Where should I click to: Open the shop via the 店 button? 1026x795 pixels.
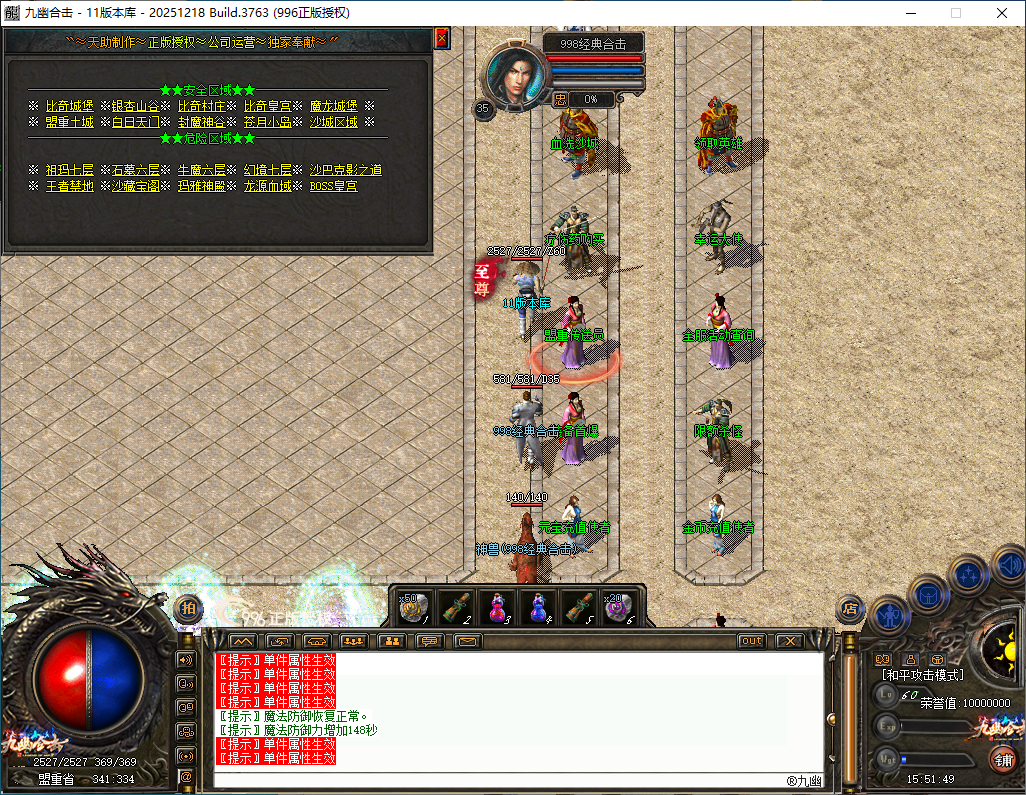point(850,606)
